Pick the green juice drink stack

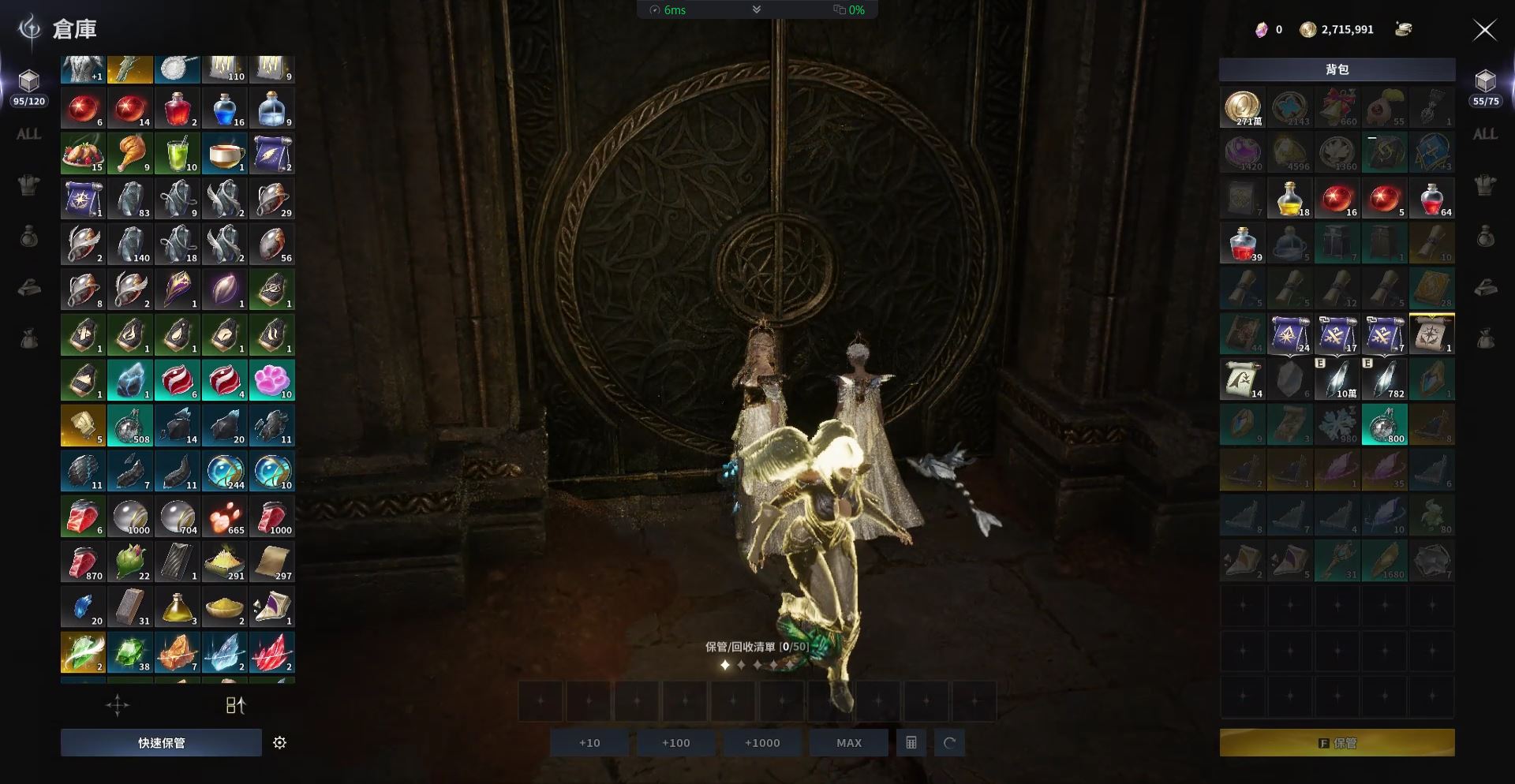(x=178, y=152)
